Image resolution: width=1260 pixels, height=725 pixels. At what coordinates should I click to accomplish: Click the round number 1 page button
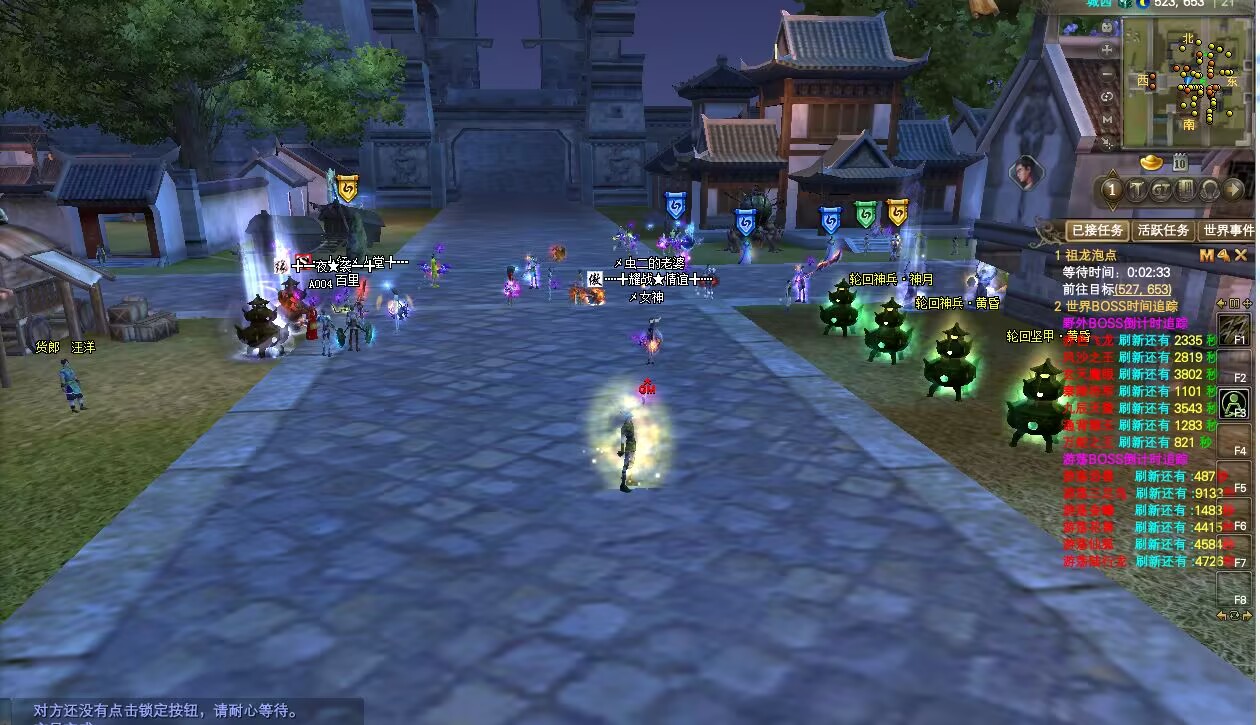pyautogui.click(x=1111, y=190)
